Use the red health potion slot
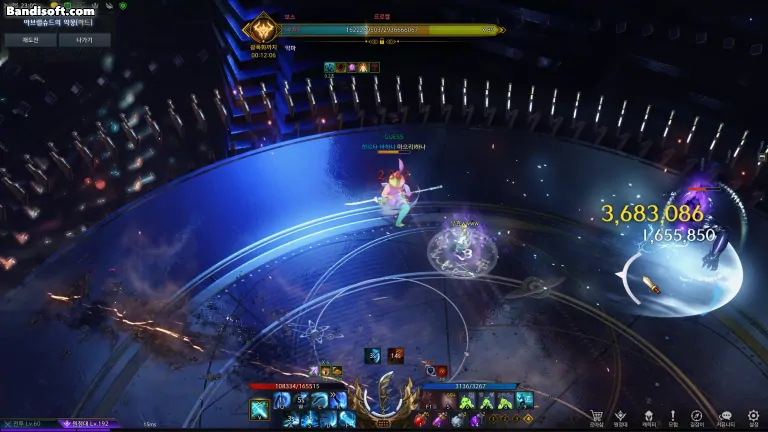 coord(421,421)
